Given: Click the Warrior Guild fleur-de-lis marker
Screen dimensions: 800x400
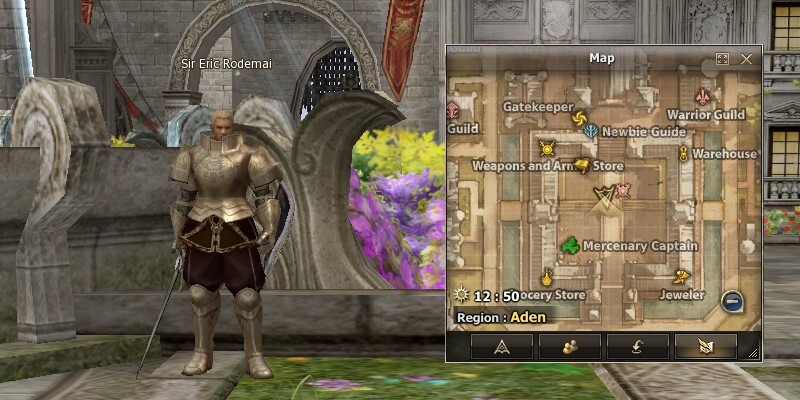Looking at the screenshot, I should tap(706, 98).
